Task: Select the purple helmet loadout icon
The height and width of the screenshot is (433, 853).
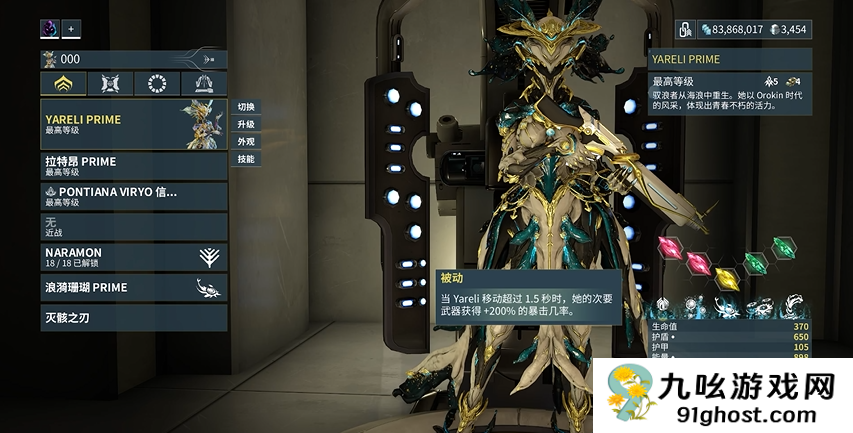Action: (50, 29)
